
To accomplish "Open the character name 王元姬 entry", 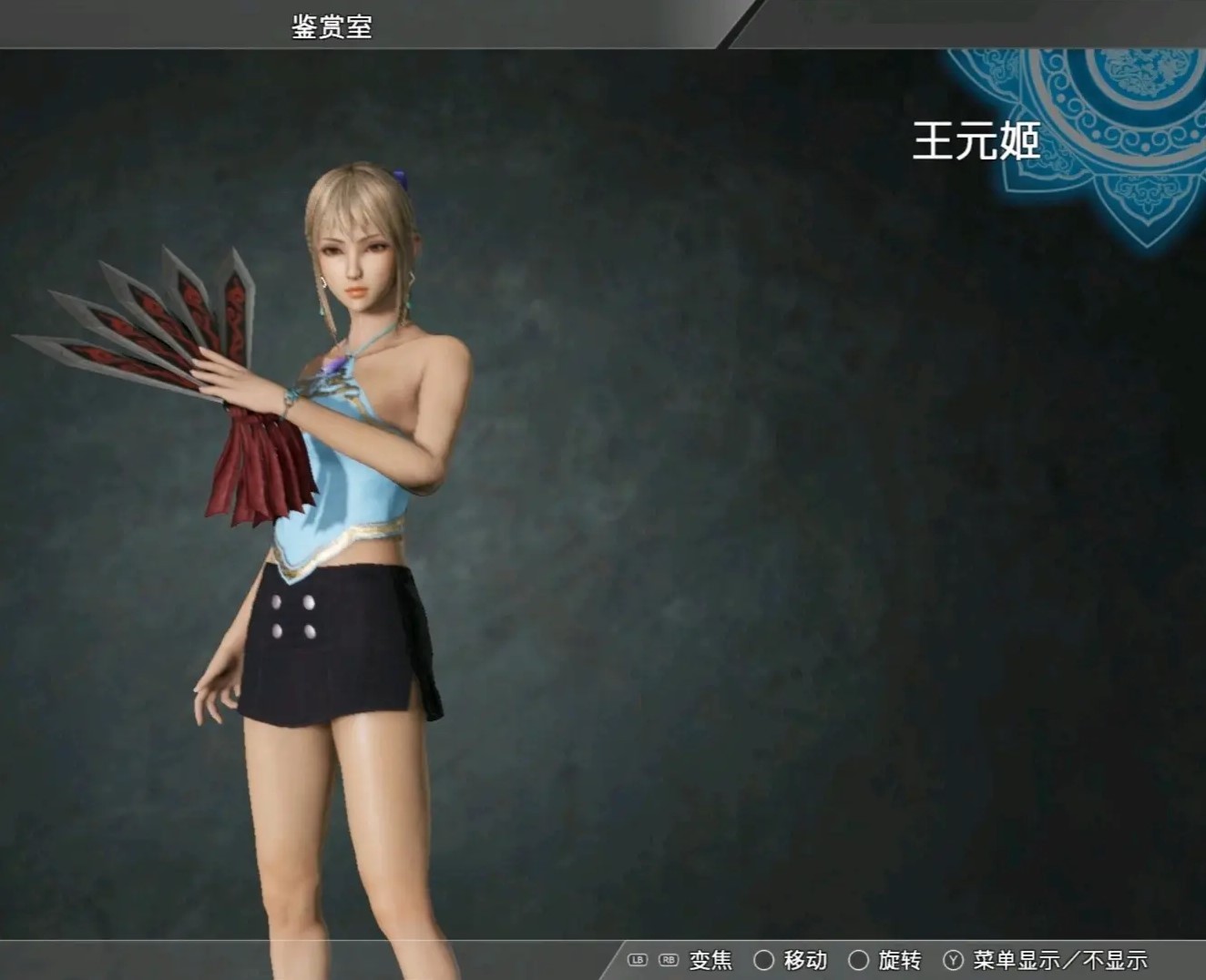I will pos(978,141).
